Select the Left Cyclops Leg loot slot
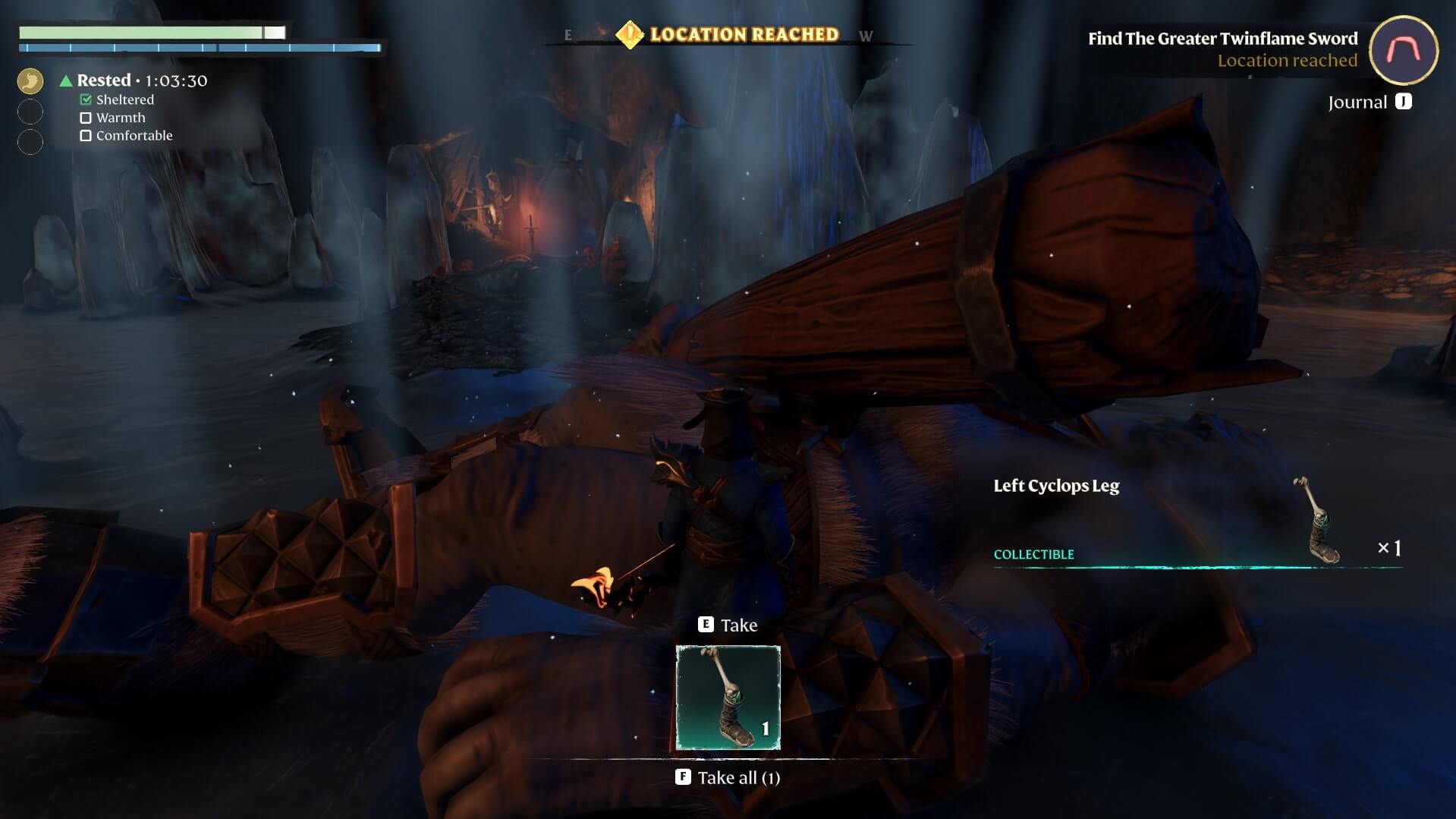Viewport: 1456px width, 819px height. pos(728,698)
